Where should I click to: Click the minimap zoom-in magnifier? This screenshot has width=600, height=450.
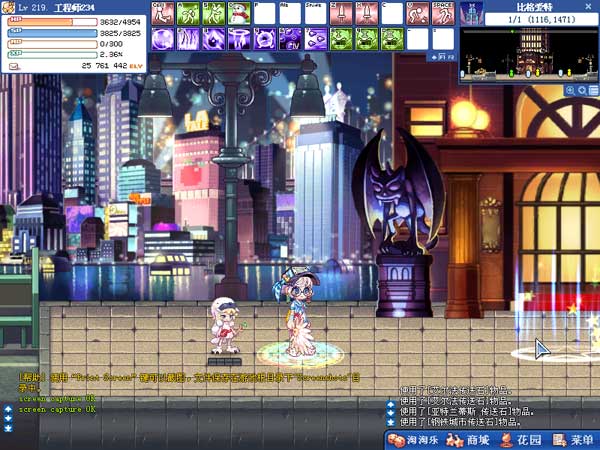point(570,91)
